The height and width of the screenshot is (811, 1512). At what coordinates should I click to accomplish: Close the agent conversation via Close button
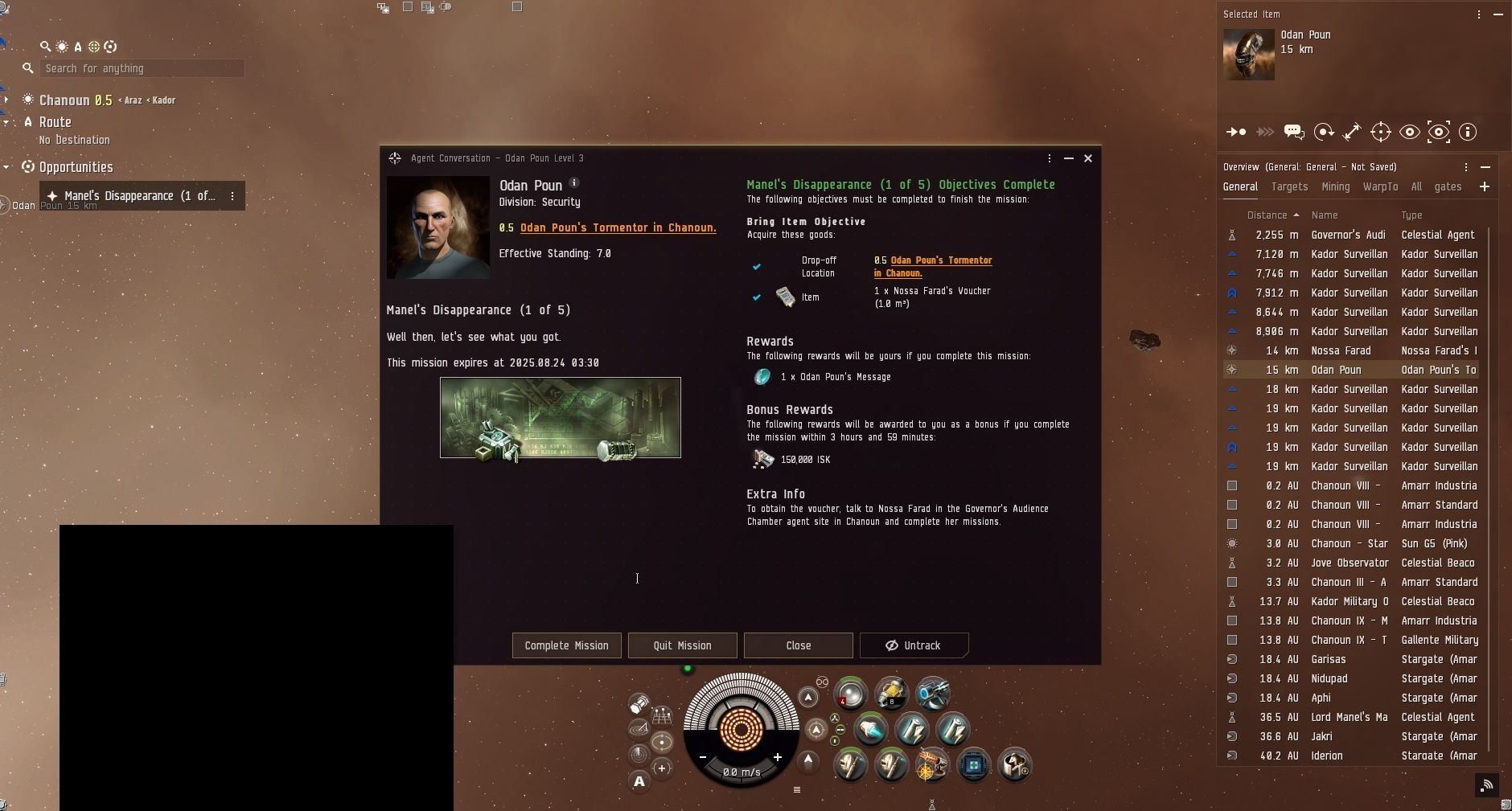tap(798, 645)
